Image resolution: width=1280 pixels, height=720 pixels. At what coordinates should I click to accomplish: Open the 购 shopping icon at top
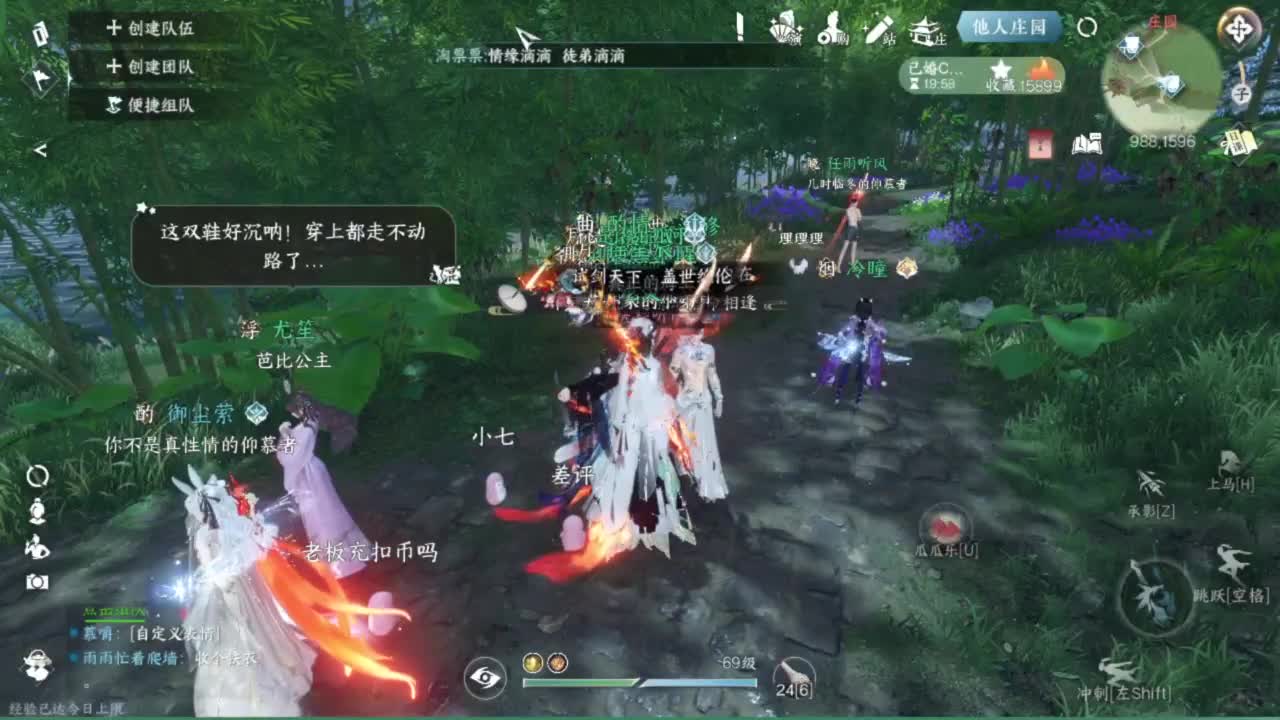(833, 32)
